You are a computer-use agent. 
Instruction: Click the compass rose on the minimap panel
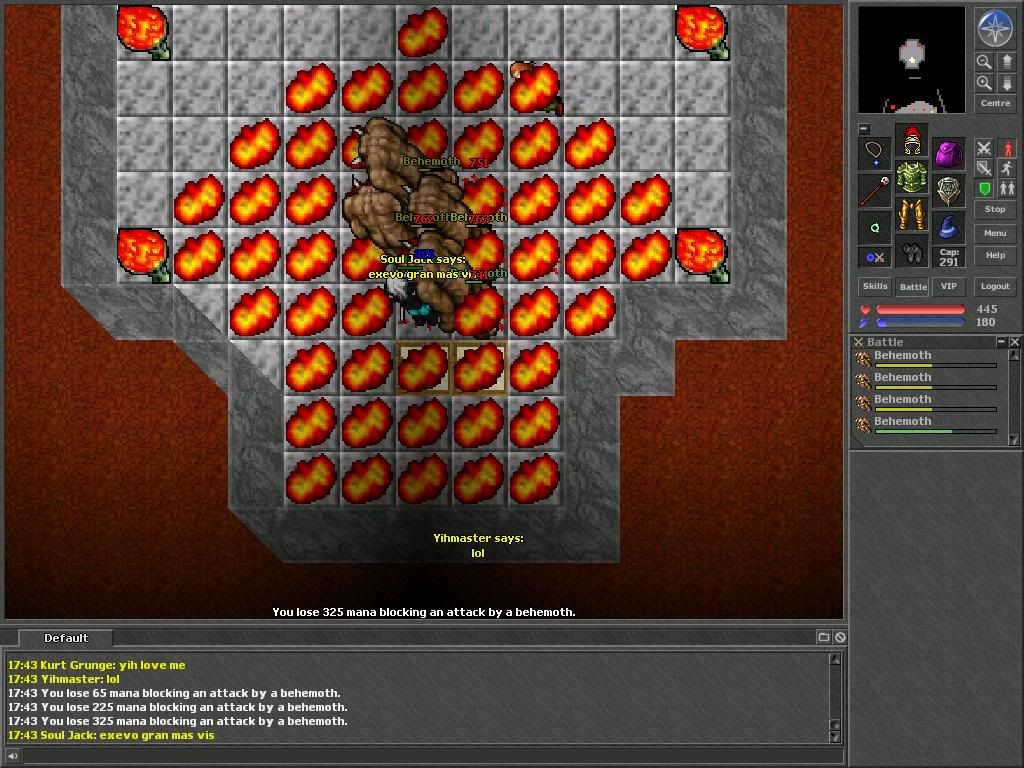click(x=994, y=29)
